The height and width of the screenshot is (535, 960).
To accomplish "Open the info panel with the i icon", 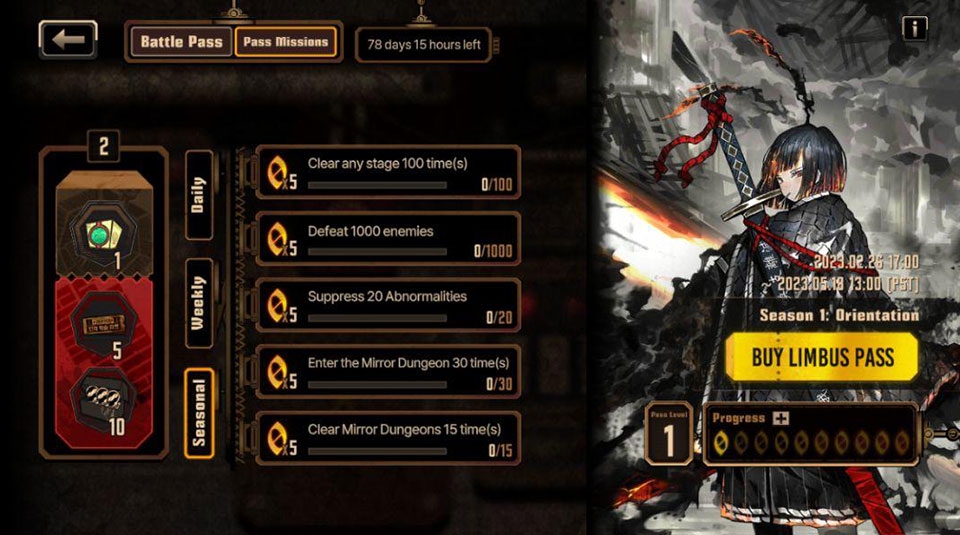I will click(914, 28).
